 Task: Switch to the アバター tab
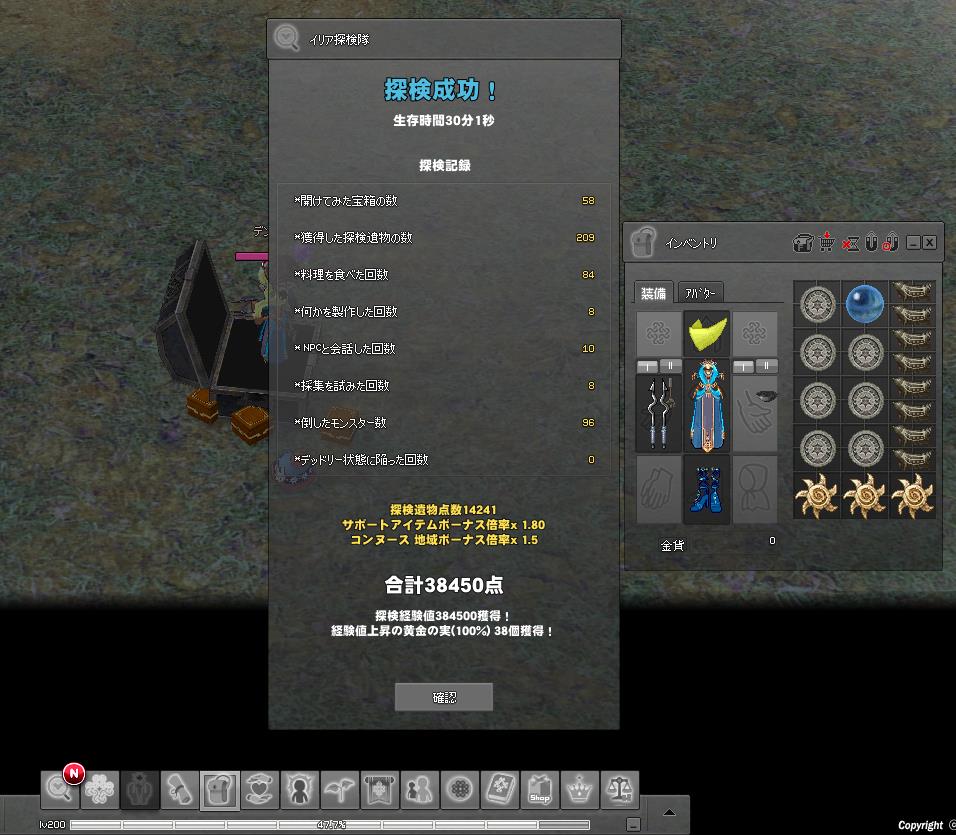click(700, 293)
